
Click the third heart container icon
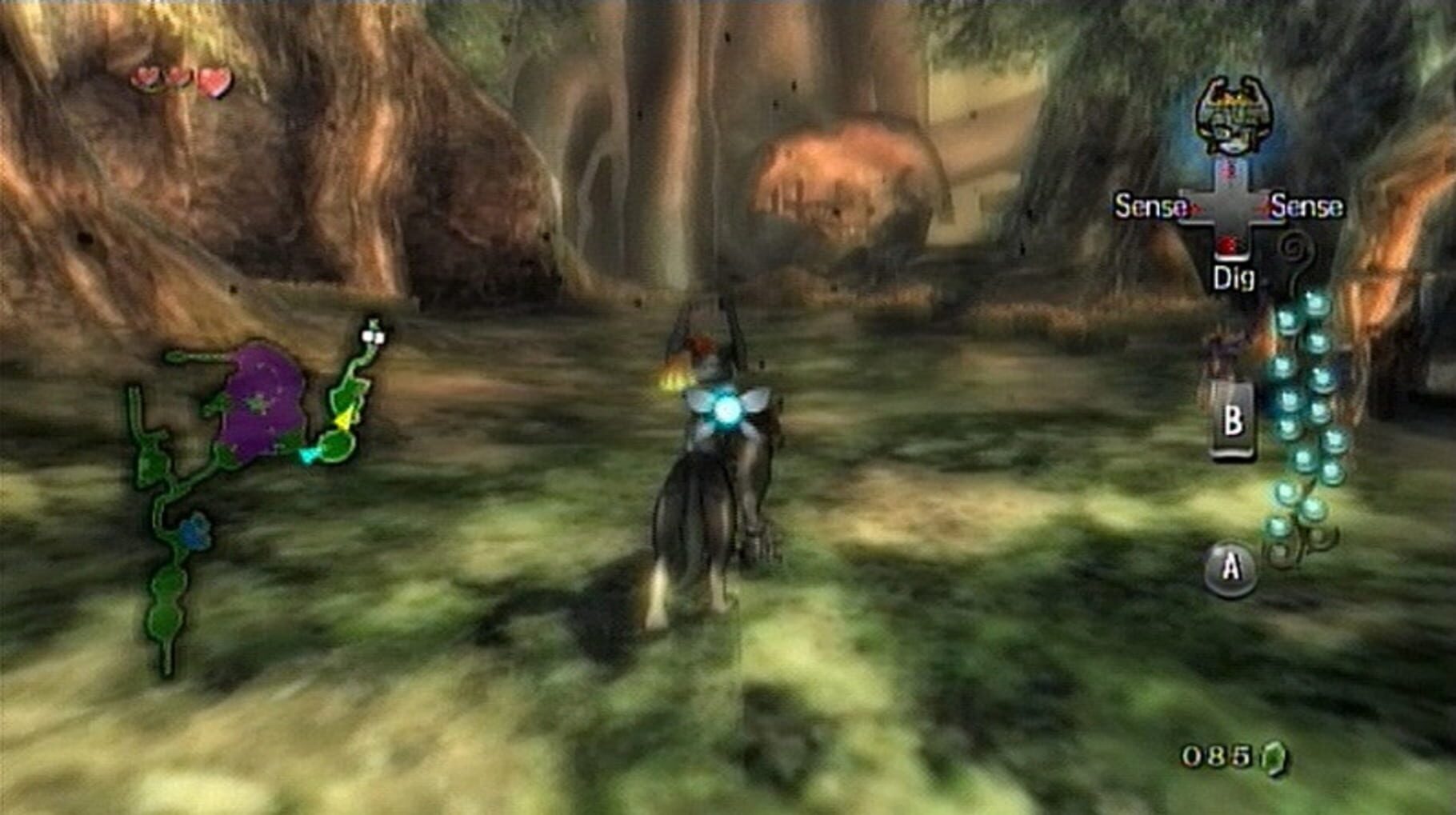[x=213, y=80]
